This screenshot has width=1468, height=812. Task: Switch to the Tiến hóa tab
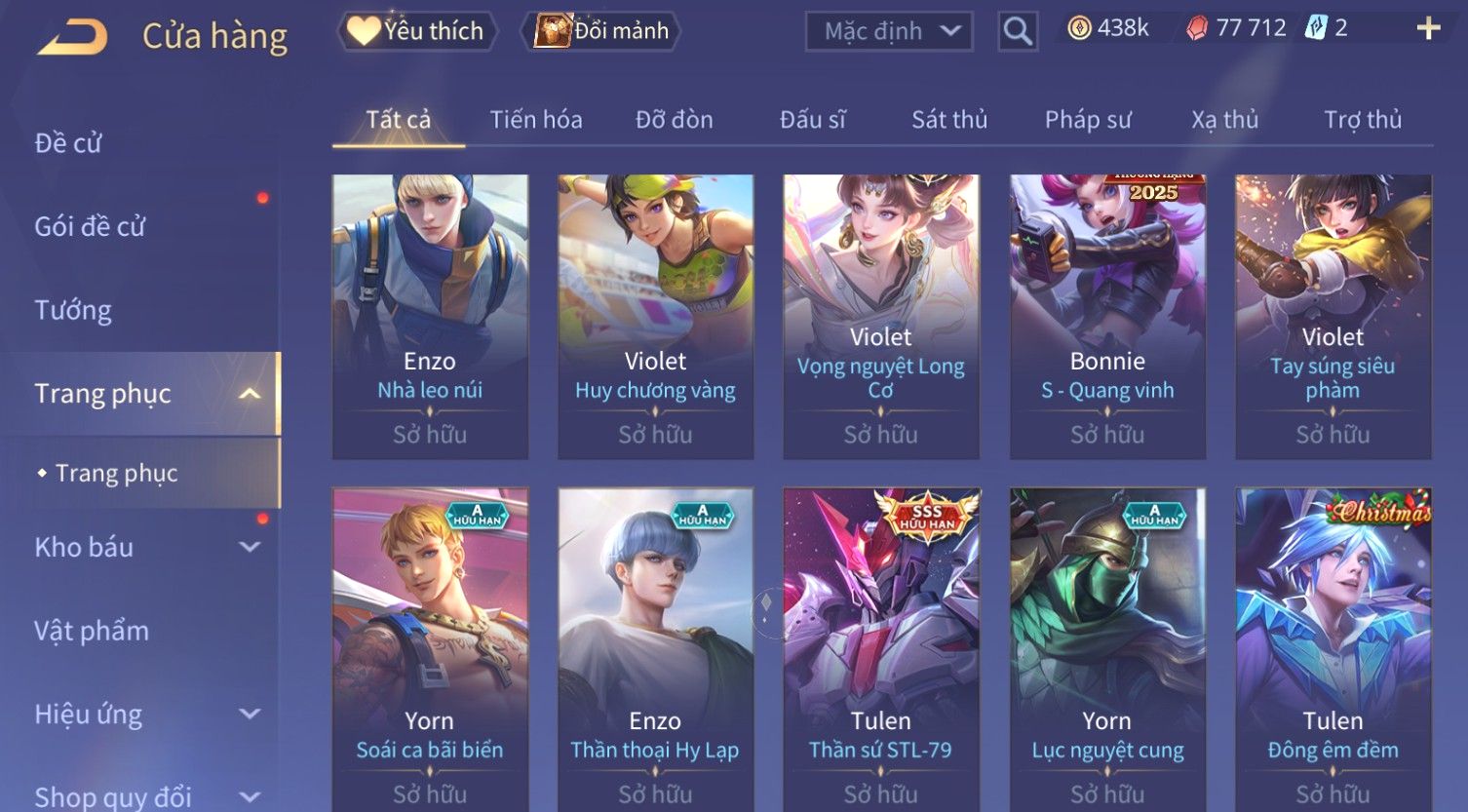[x=535, y=120]
